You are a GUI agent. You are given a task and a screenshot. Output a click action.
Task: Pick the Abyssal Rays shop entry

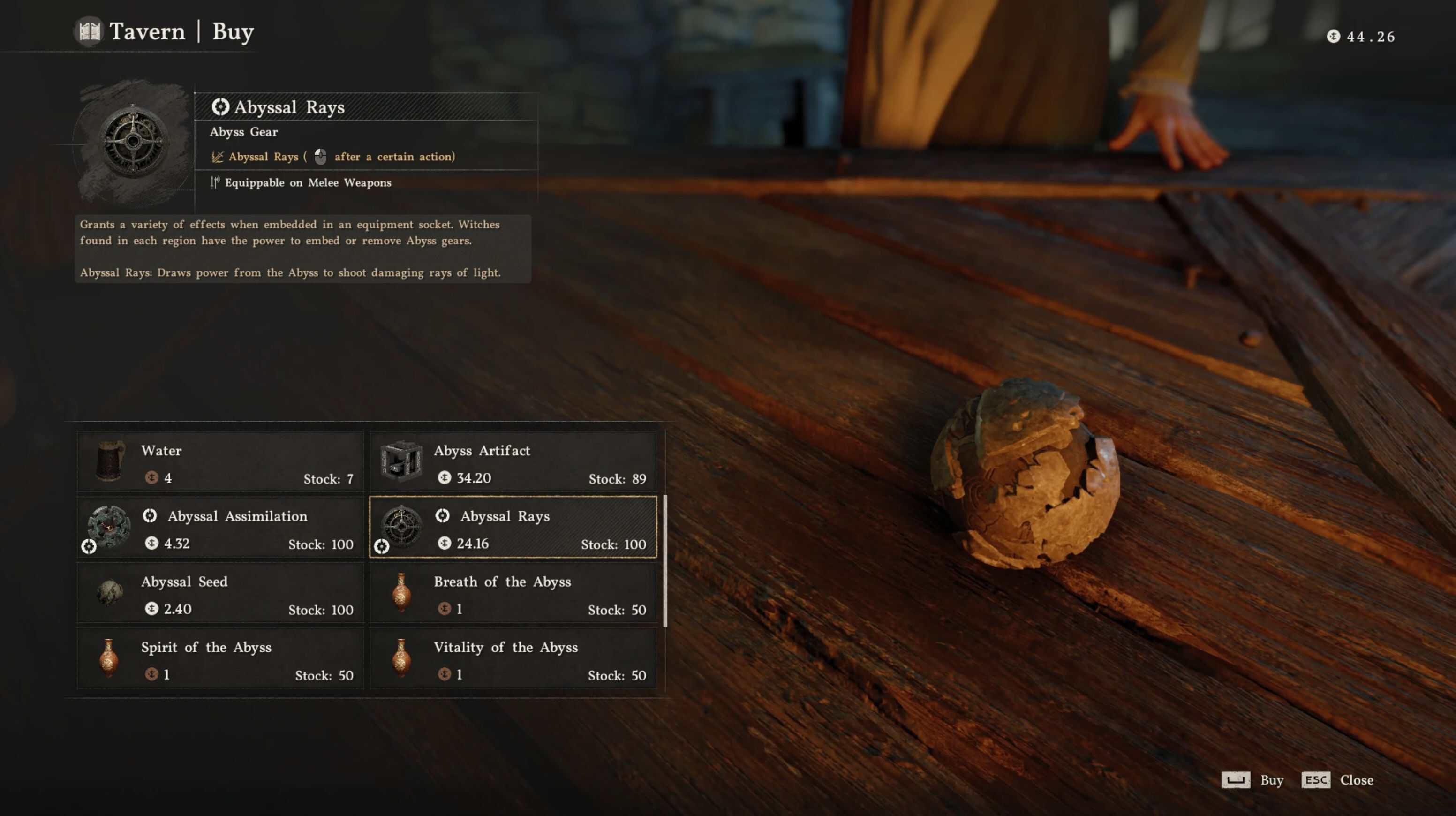pos(513,528)
